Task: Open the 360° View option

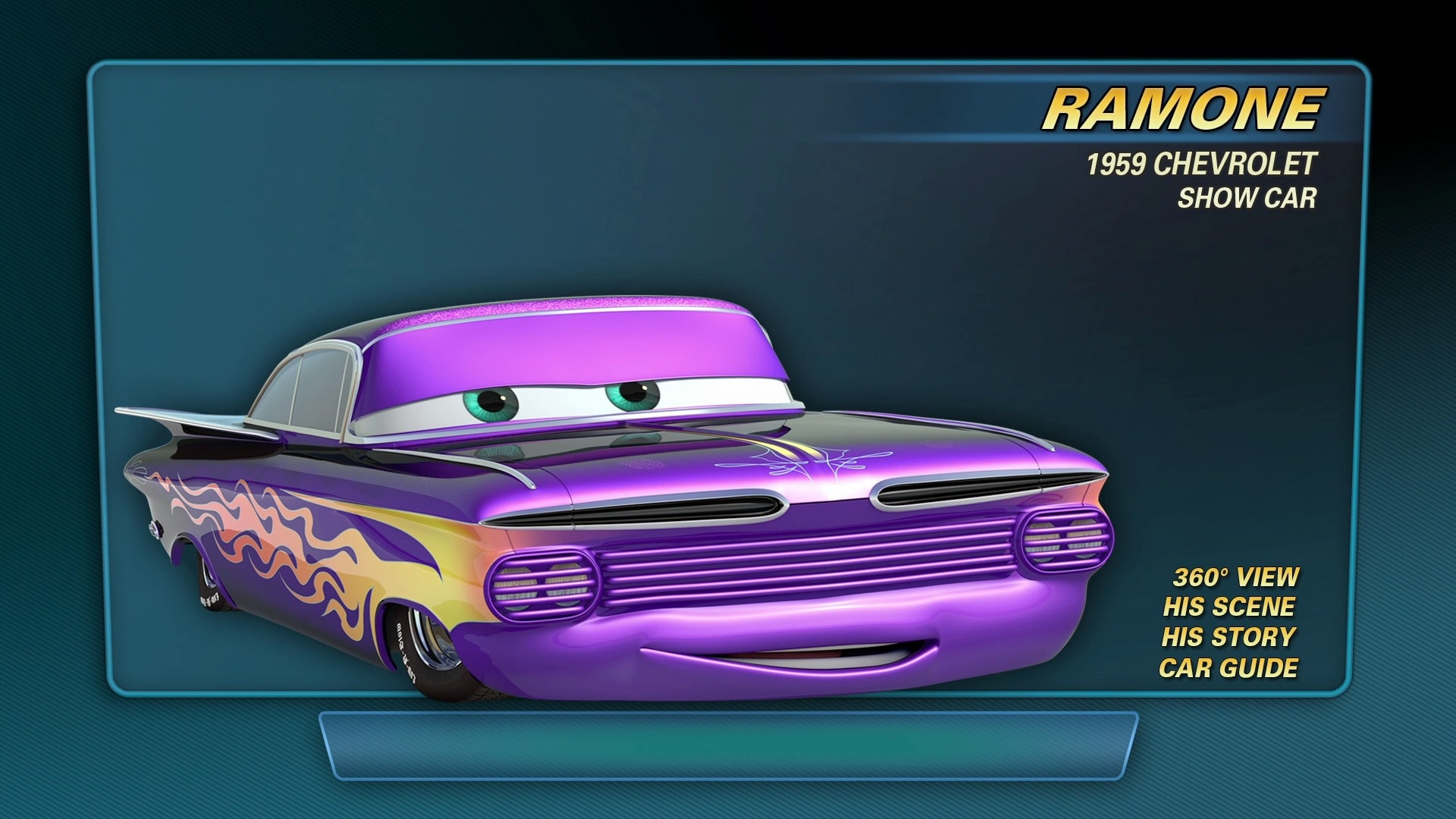Action: point(1235,577)
